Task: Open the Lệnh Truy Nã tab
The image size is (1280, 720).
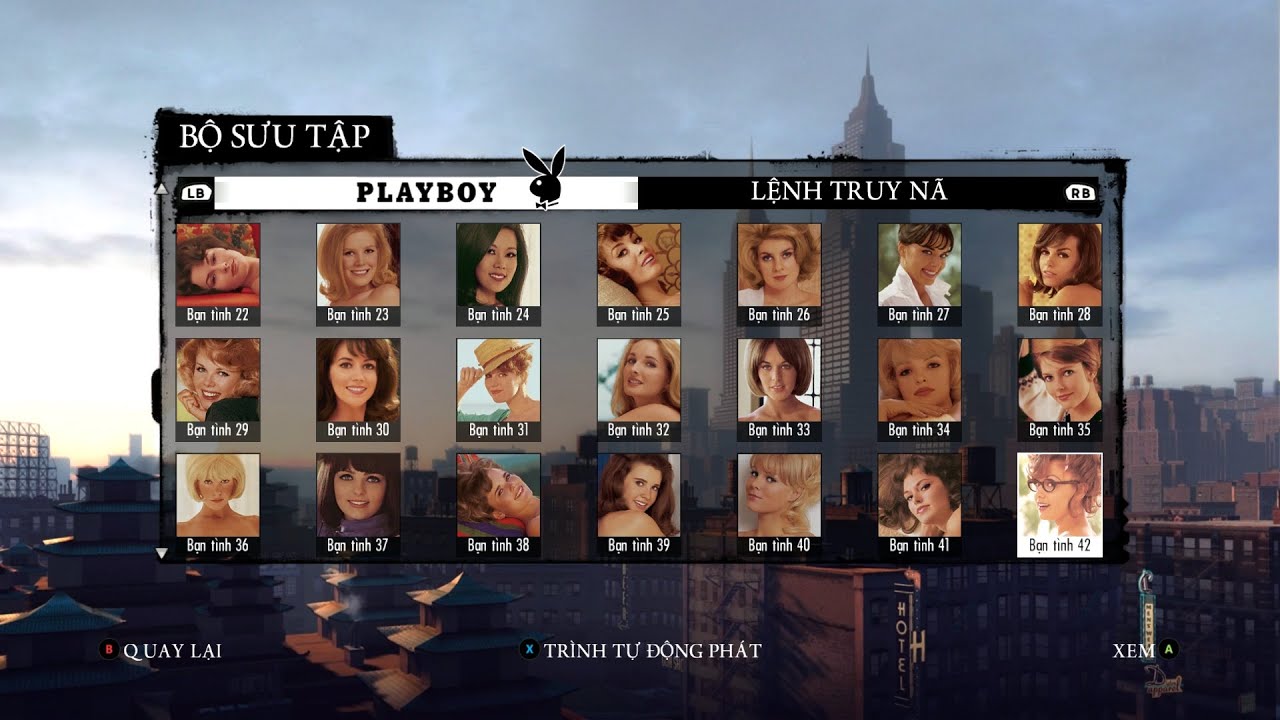Action: 848,192
